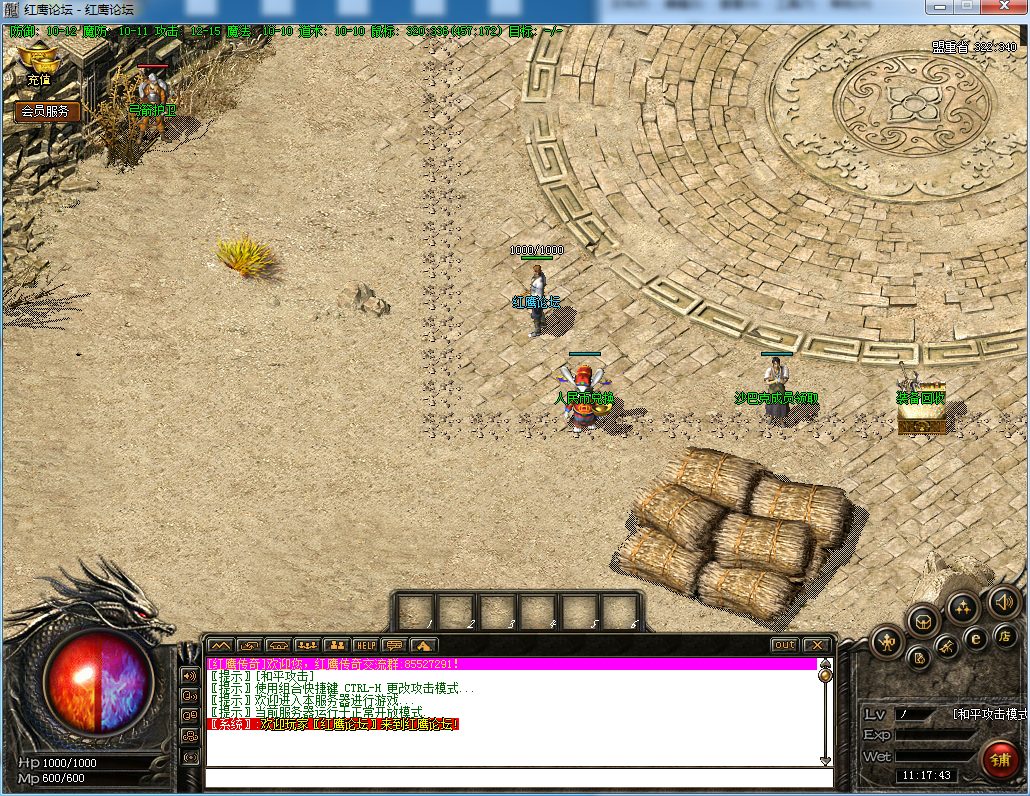Toggle the sound speaker icon
Viewport: 1030px width, 796px height.
(x=1002, y=602)
